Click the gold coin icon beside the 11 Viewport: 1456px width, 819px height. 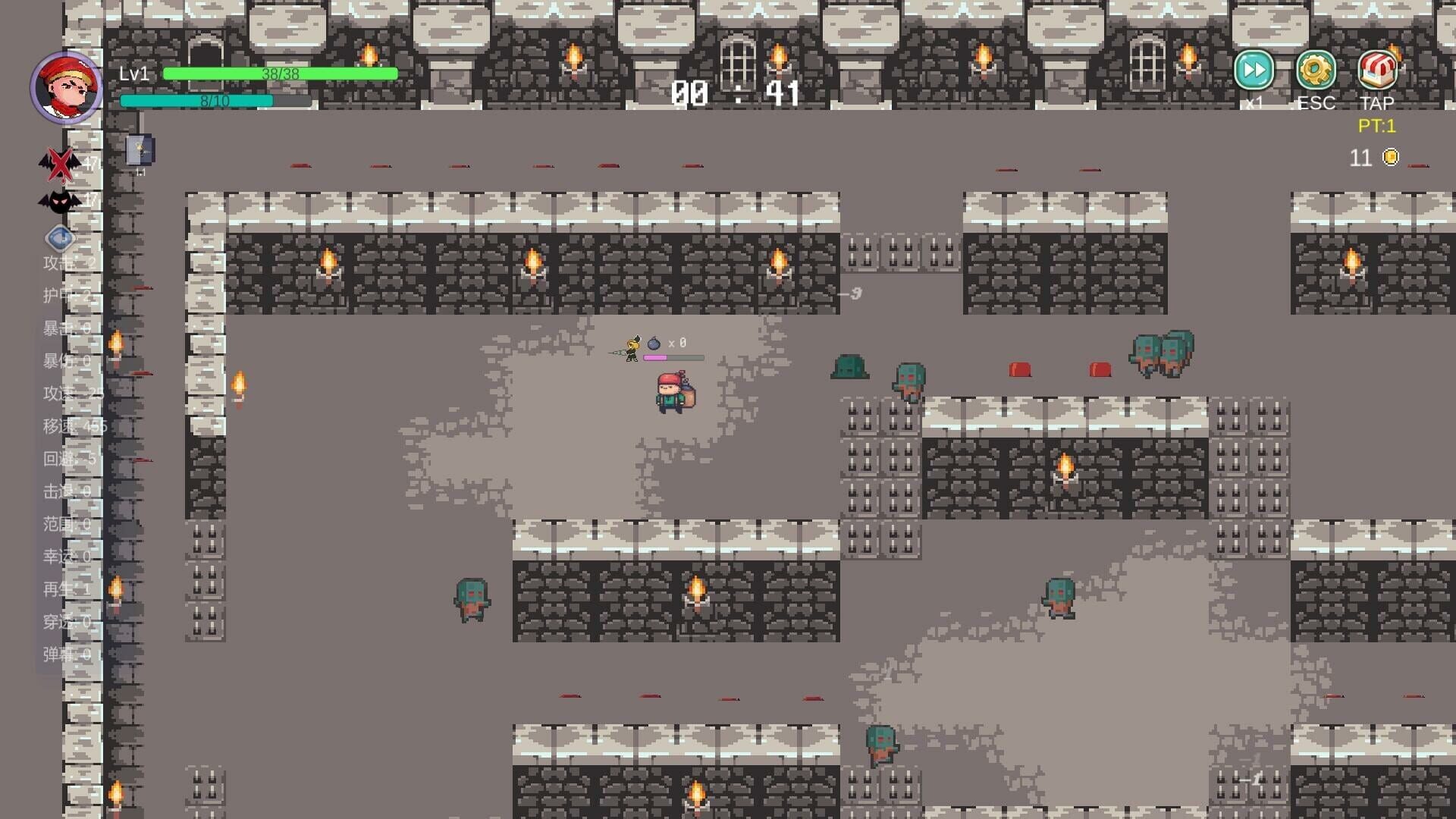pos(1390,158)
